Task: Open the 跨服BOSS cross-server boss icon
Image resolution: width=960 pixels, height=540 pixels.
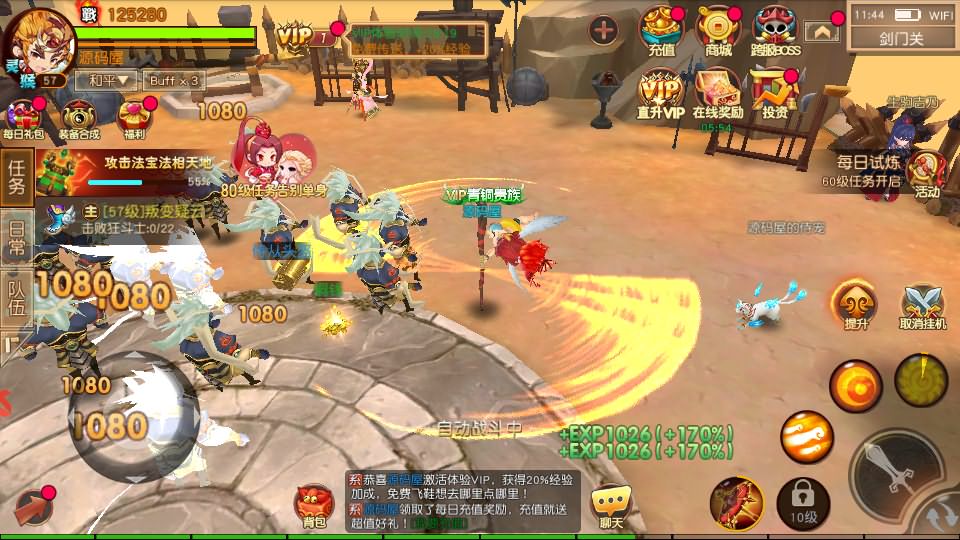Action: pos(777,31)
